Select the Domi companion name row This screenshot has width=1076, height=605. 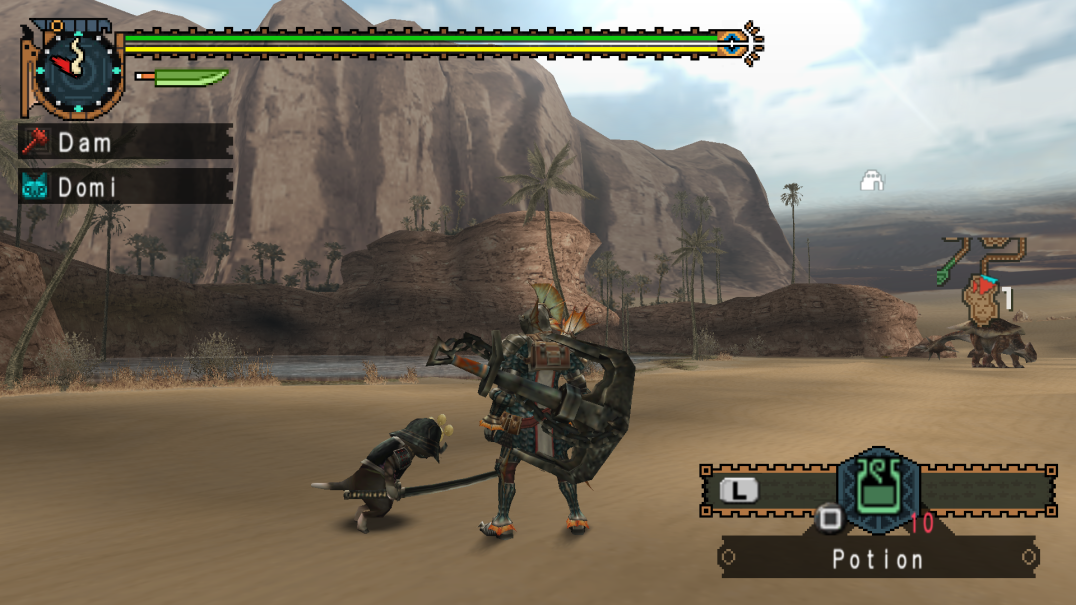[x=126, y=187]
